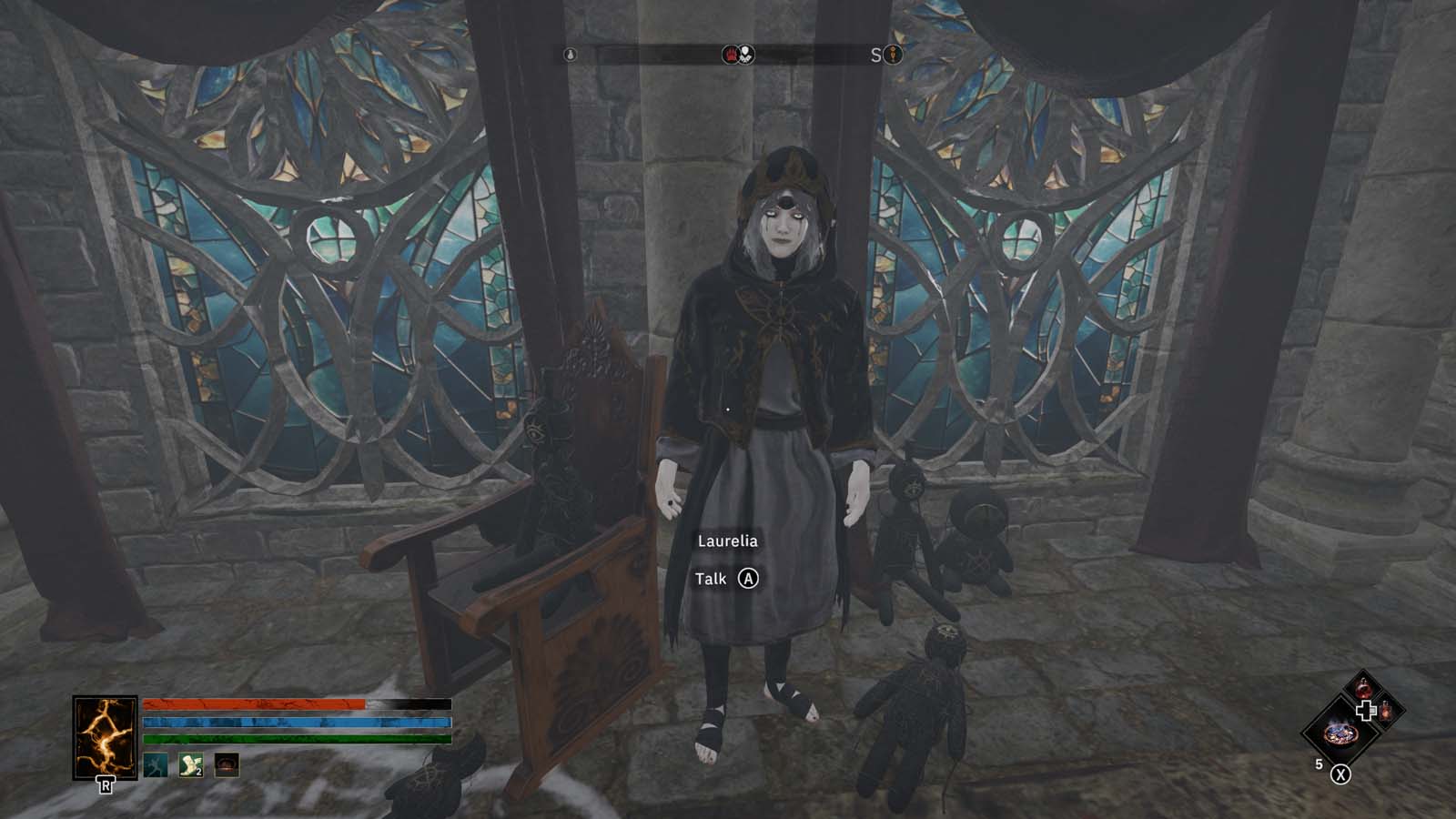This screenshot has width=1456, height=819.
Task: Click the d-pad plus icon between item slots
Action: [1366, 711]
